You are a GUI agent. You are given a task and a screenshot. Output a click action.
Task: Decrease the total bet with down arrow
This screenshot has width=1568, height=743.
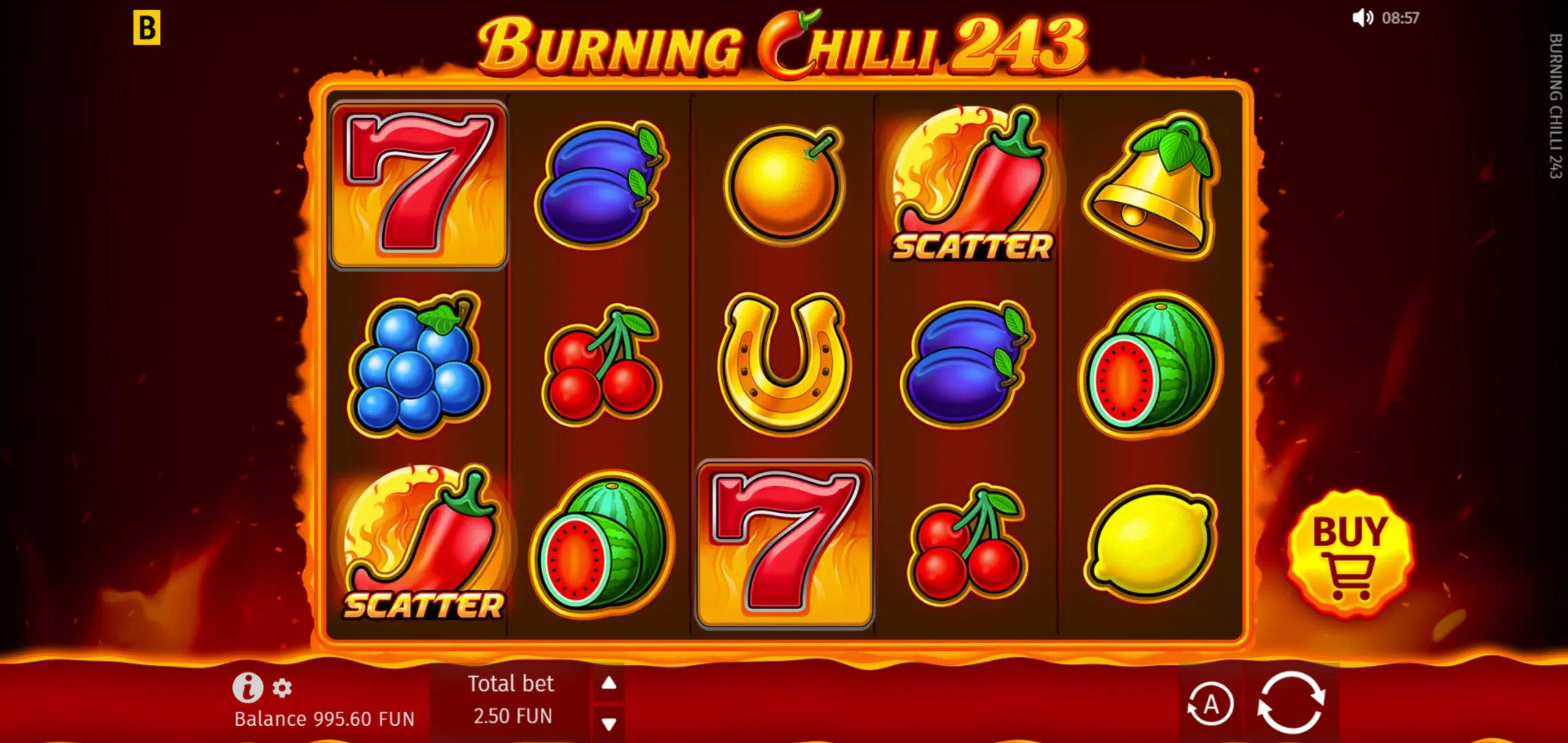point(608,724)
